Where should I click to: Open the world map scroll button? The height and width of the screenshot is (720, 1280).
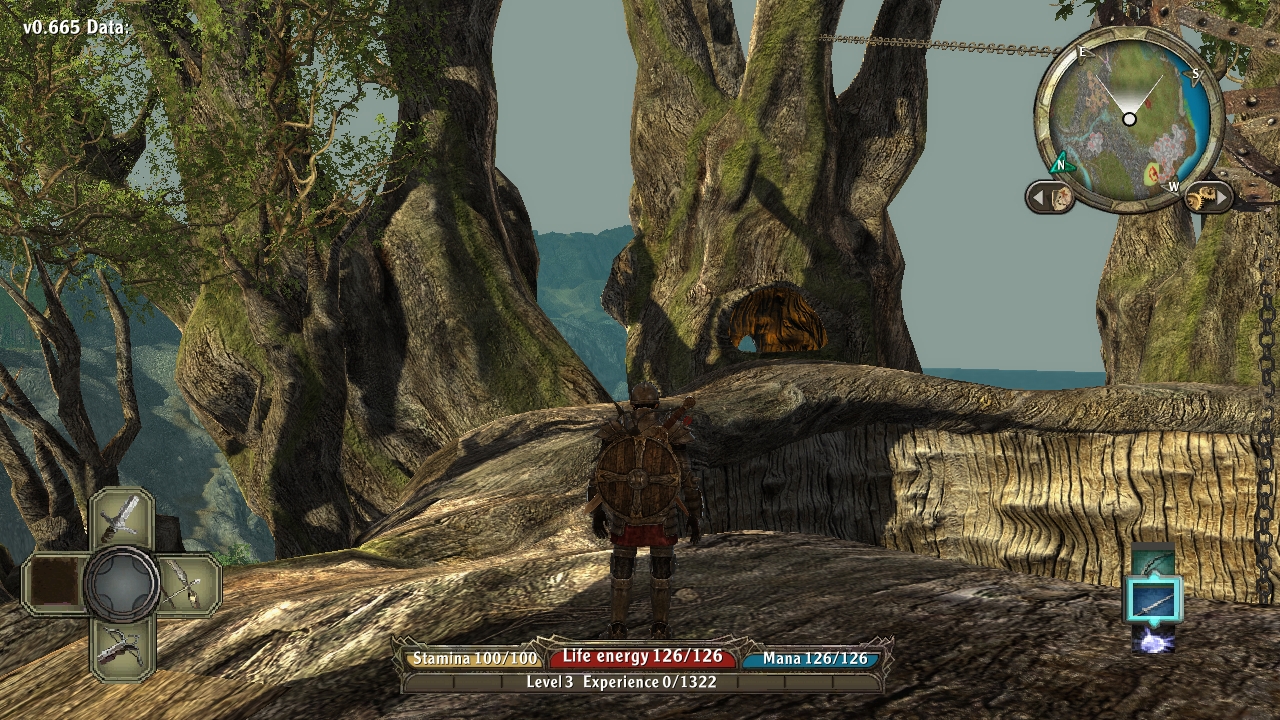pos(1050,197)
